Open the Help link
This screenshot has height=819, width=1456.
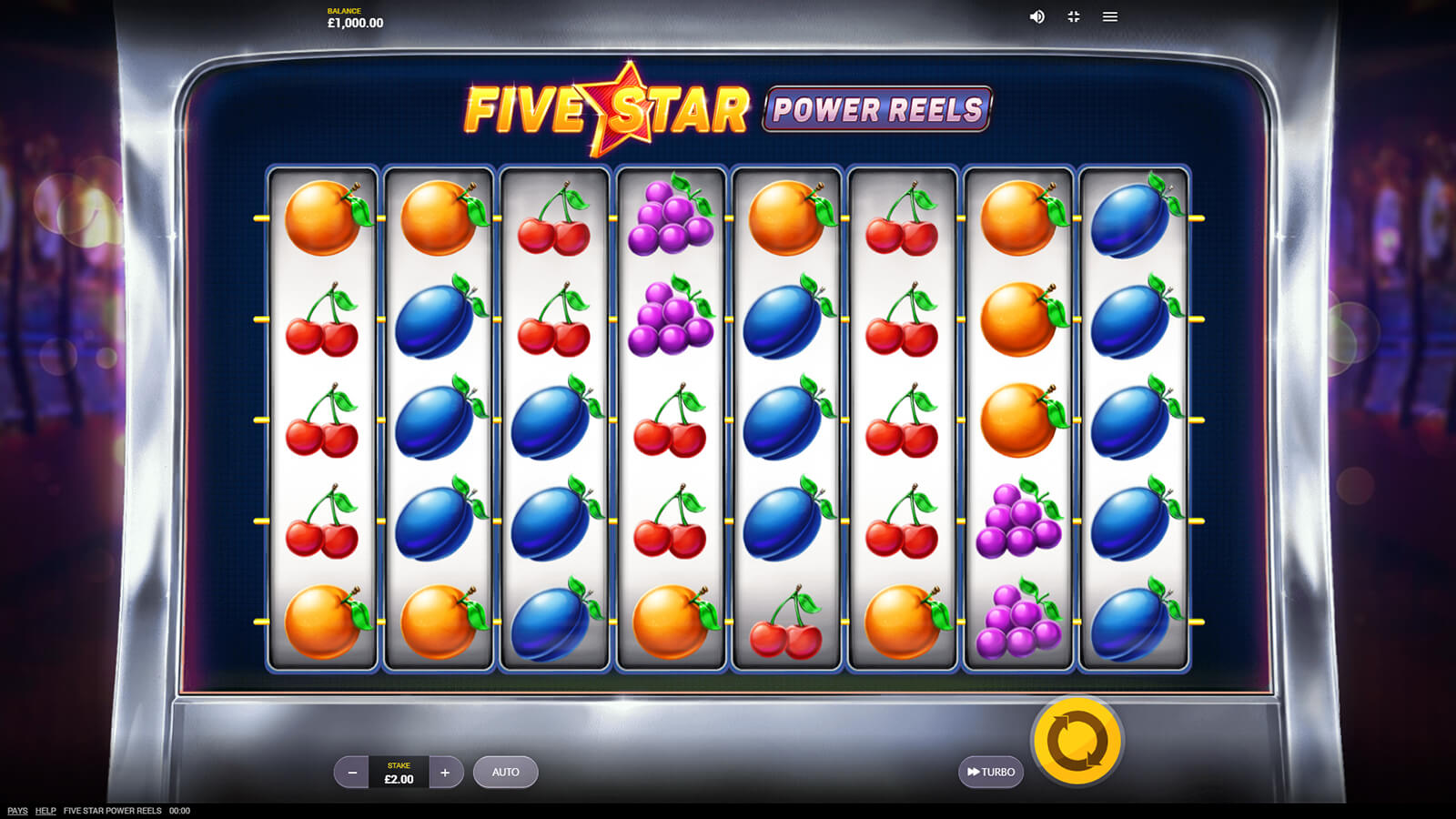click(45, 811)
